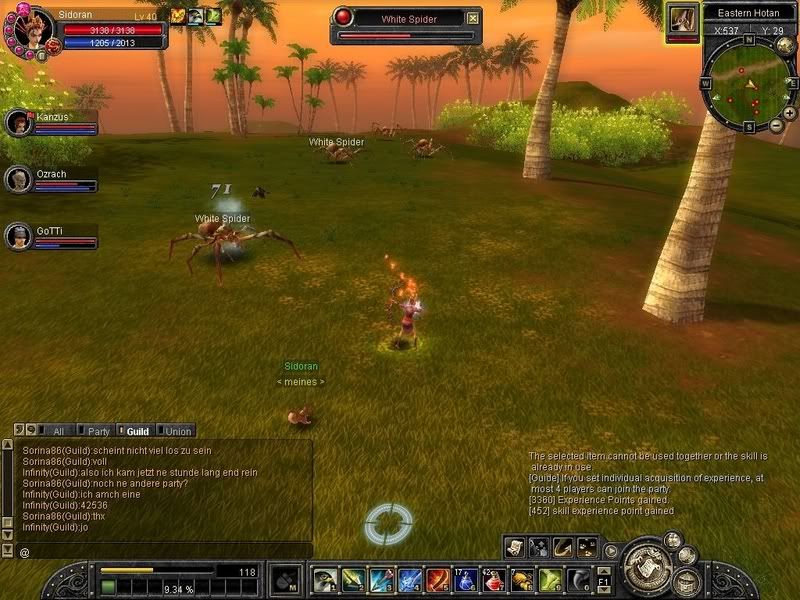Activate the hawk skill in slot 1
This screenshot has width=800, height=600.
[325, 580]
